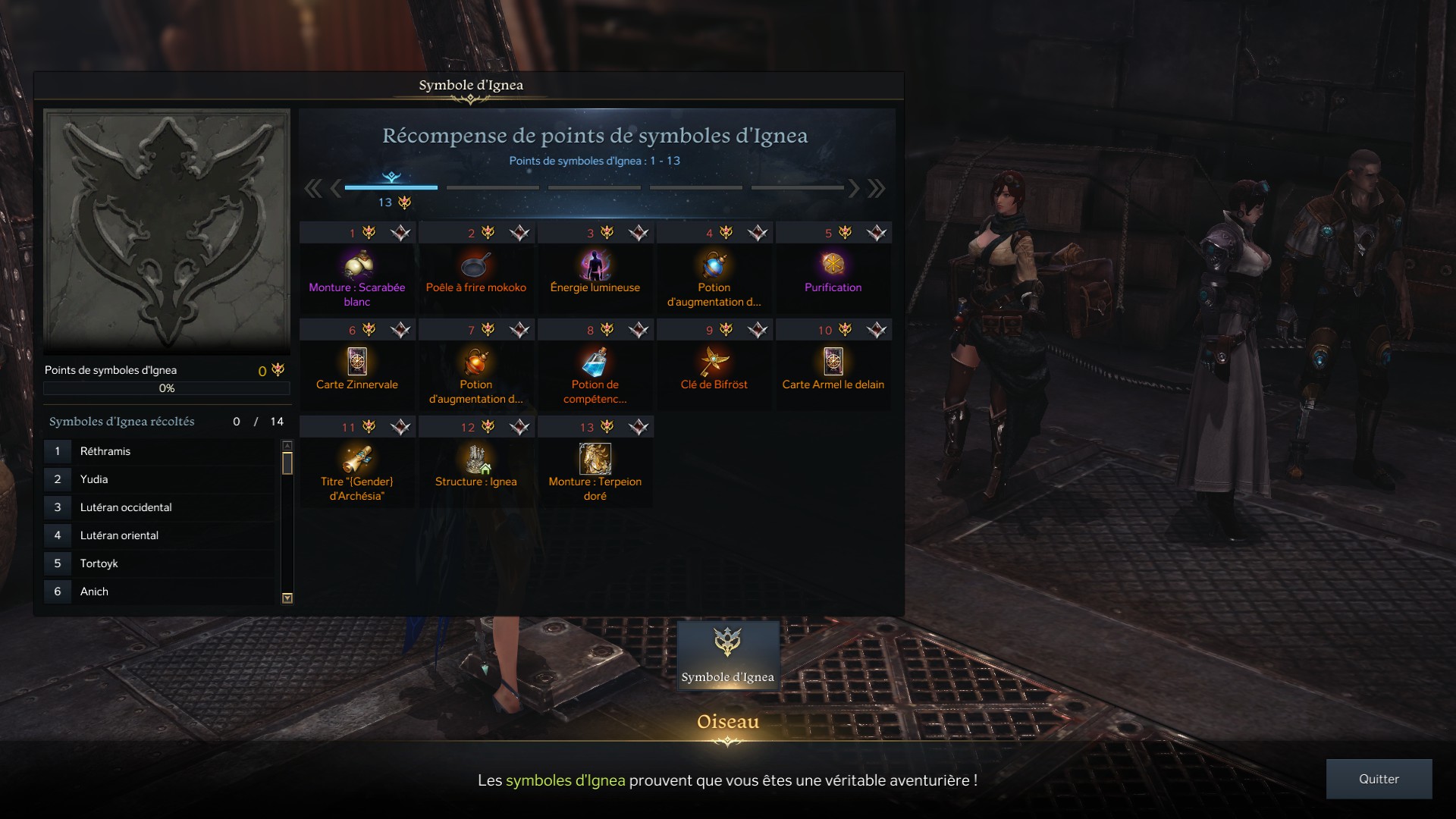This screenshot has width=1456, height=819.
Task: Go to previous reward page arrow
Action: 335,188
